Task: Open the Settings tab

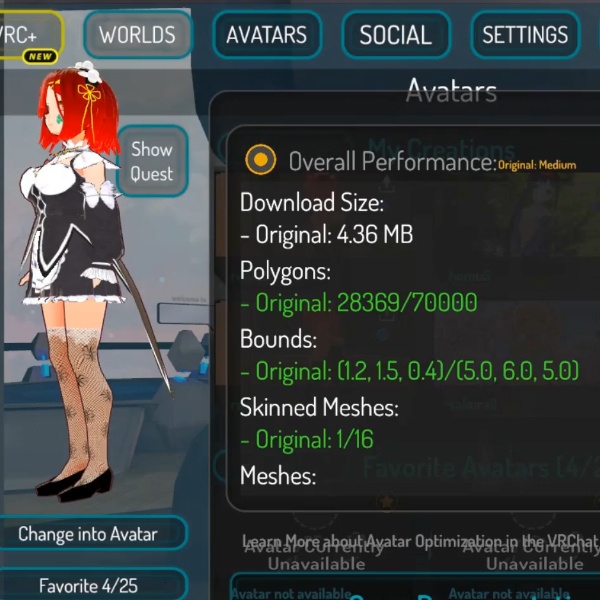Action: (x=524, y=35)
